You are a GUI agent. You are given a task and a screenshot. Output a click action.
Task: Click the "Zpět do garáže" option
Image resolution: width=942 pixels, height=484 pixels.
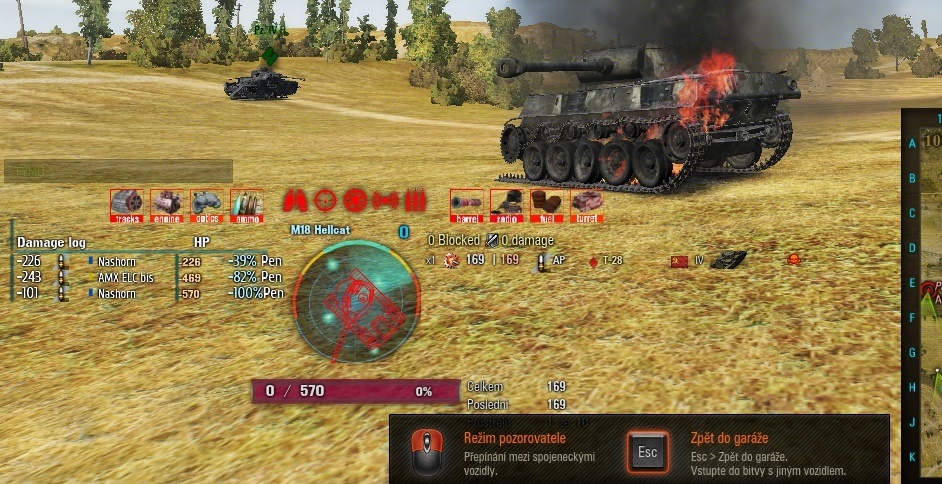click(x=730, y=438)
